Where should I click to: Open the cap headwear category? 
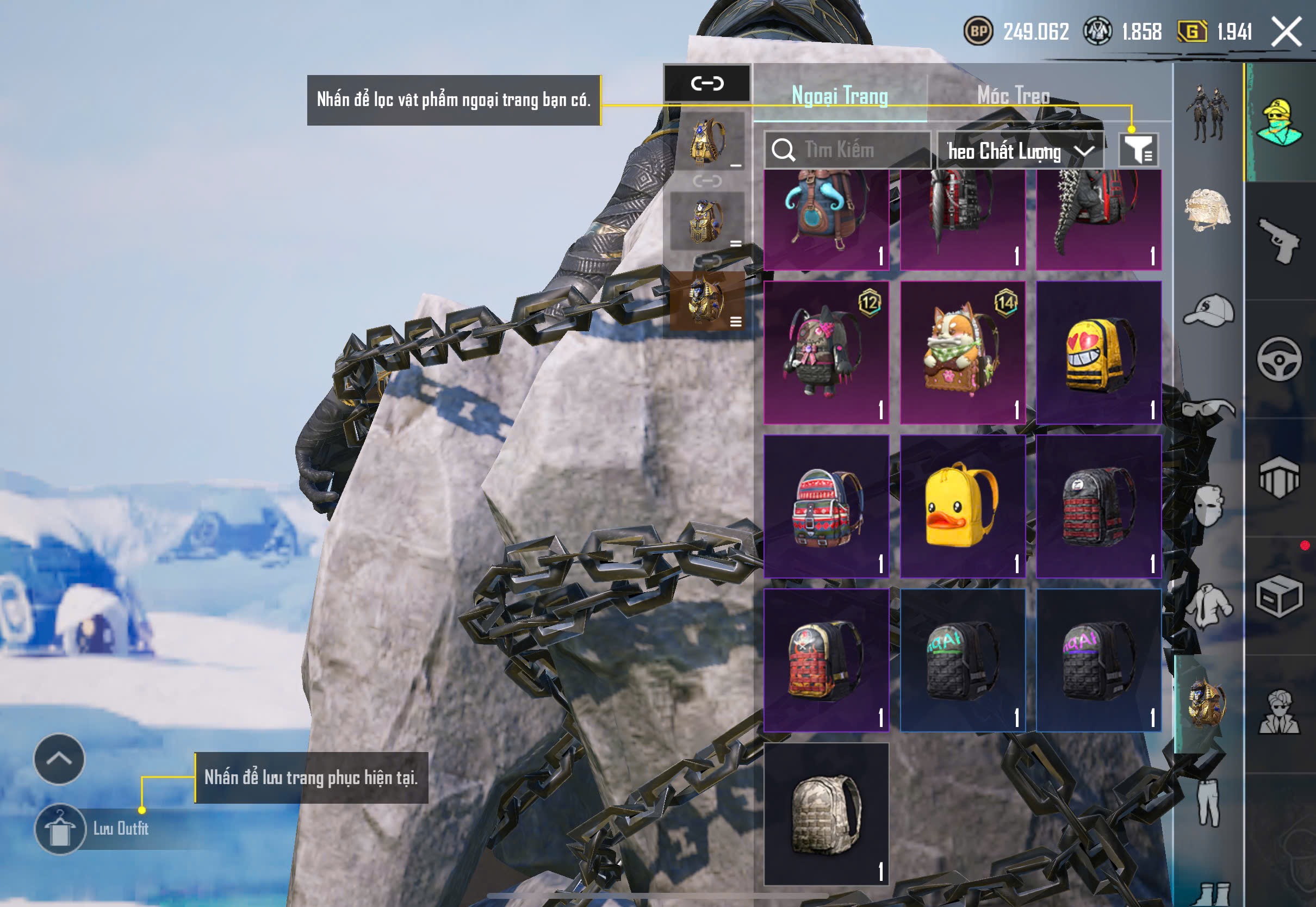(1209, 310)
